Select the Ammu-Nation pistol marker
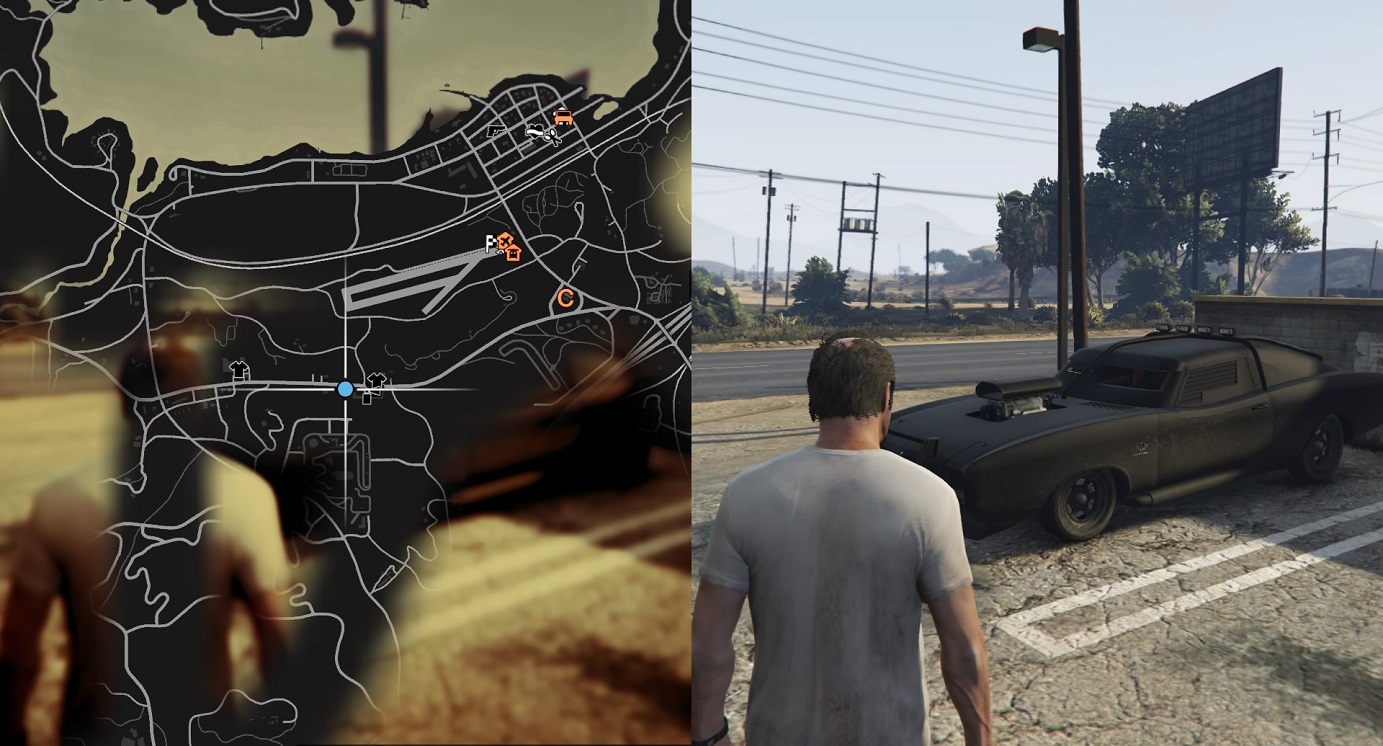The width and height of the screenshot is (1383, 746). 496,131
